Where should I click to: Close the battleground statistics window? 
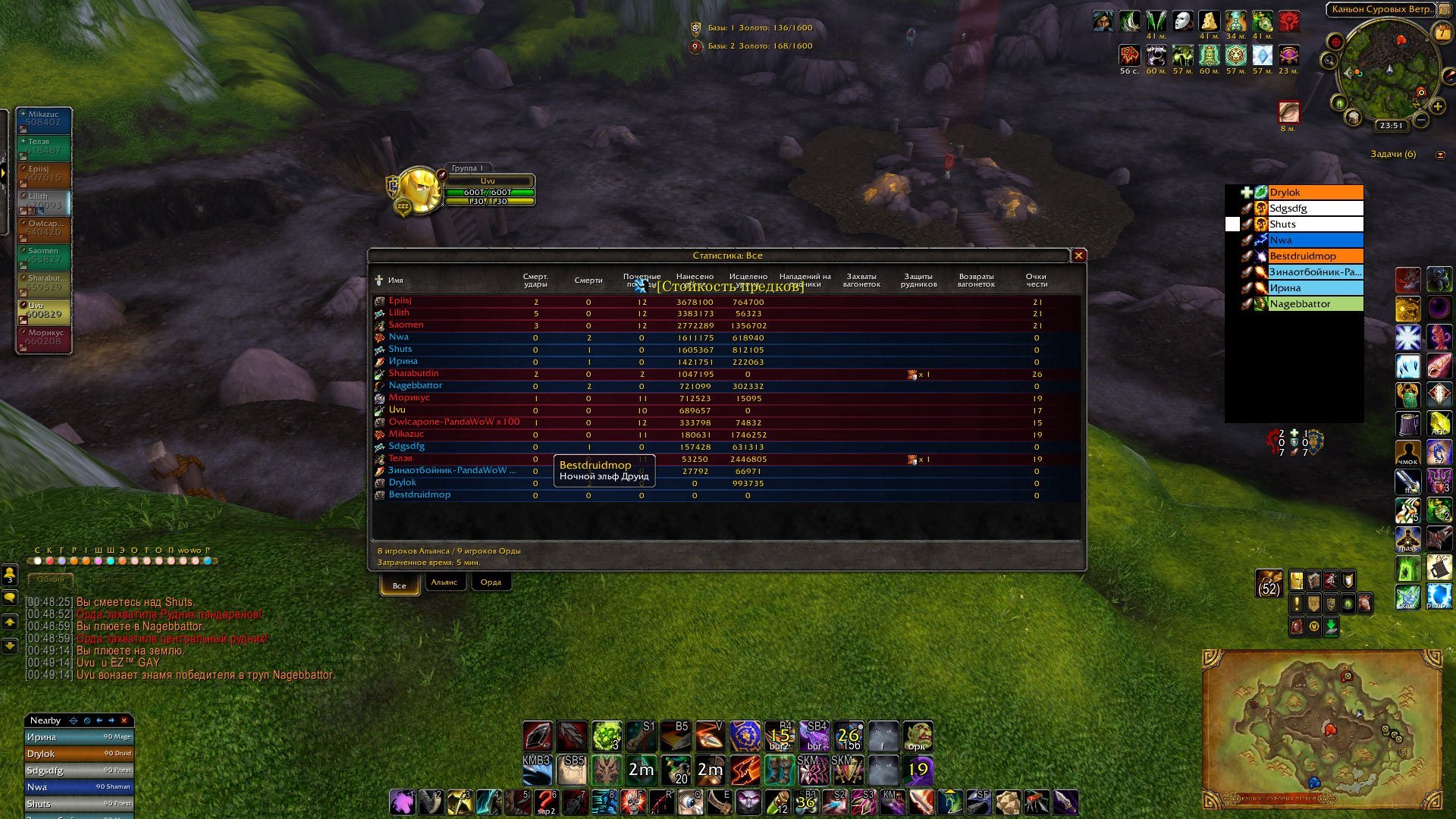(1078, 256)
